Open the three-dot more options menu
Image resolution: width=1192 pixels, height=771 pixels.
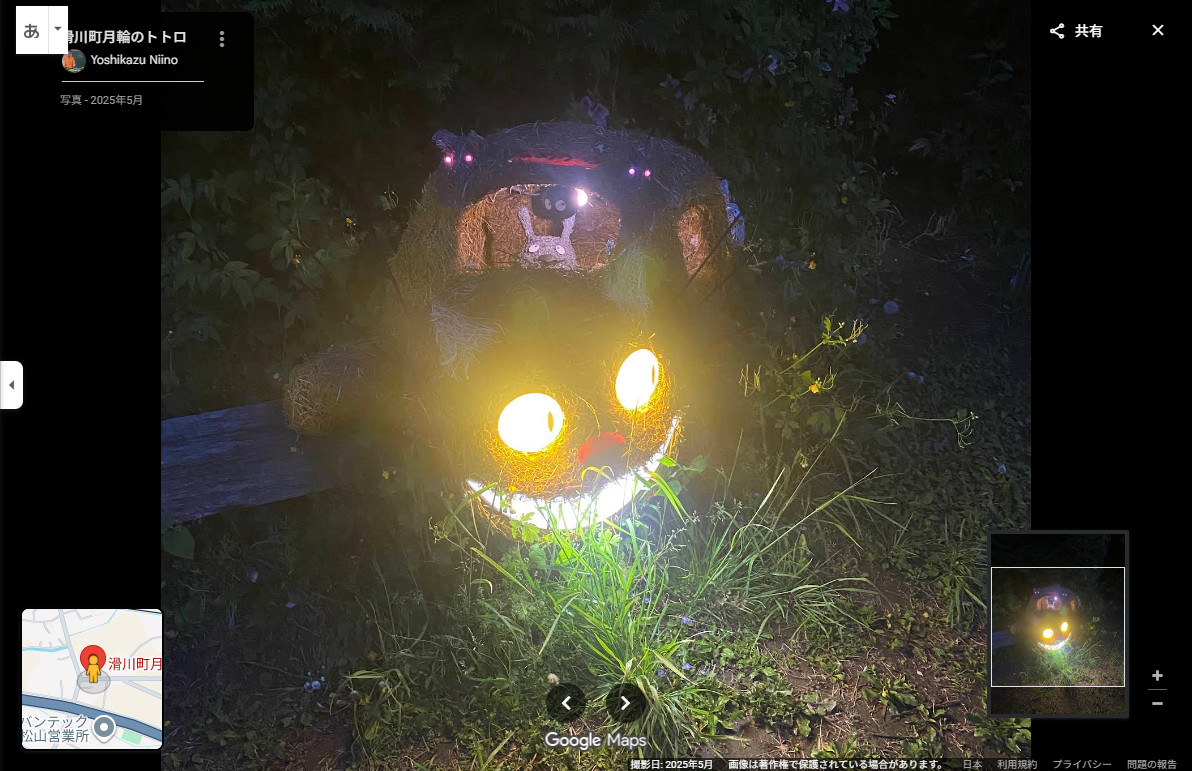(222, 39)
